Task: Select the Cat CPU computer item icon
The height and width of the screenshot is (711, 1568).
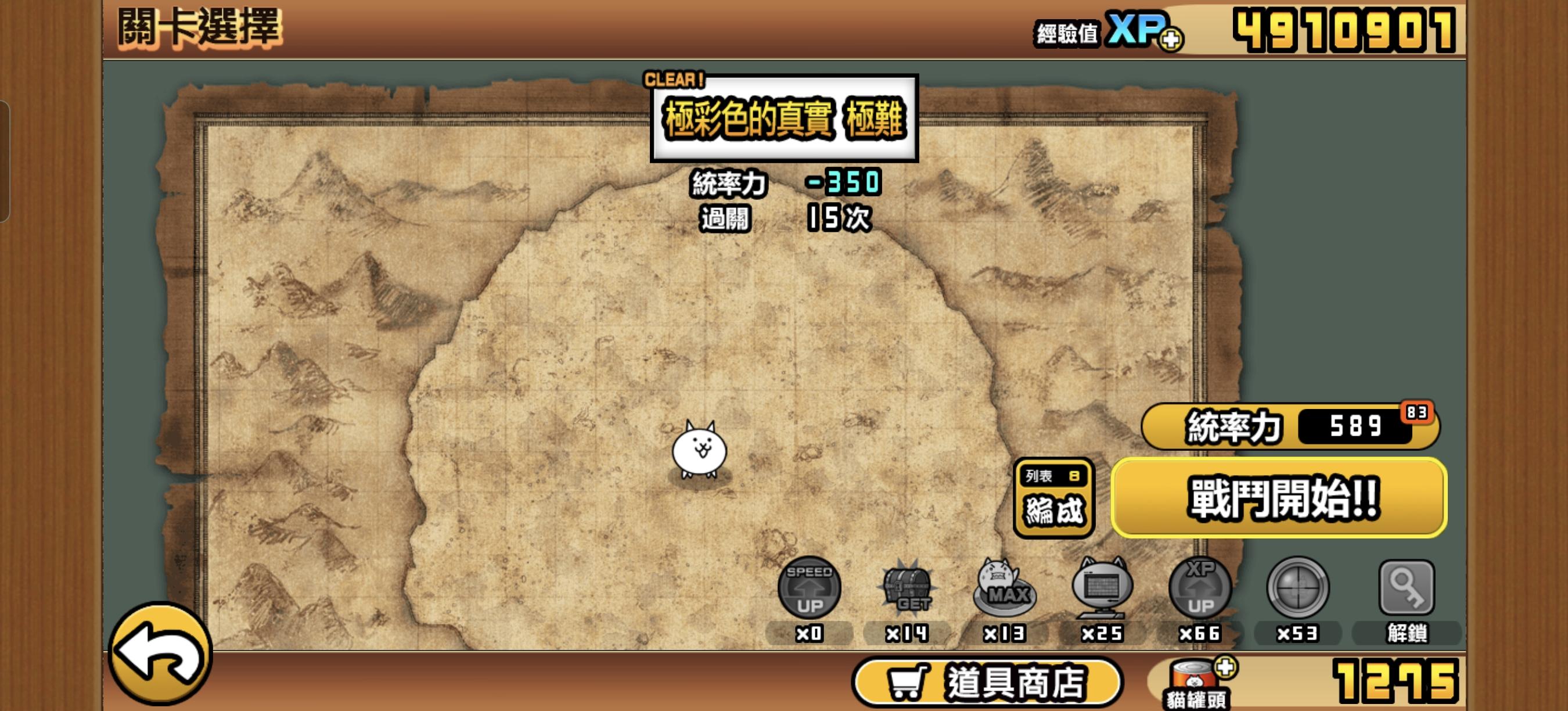Action: click(1106, 588)
